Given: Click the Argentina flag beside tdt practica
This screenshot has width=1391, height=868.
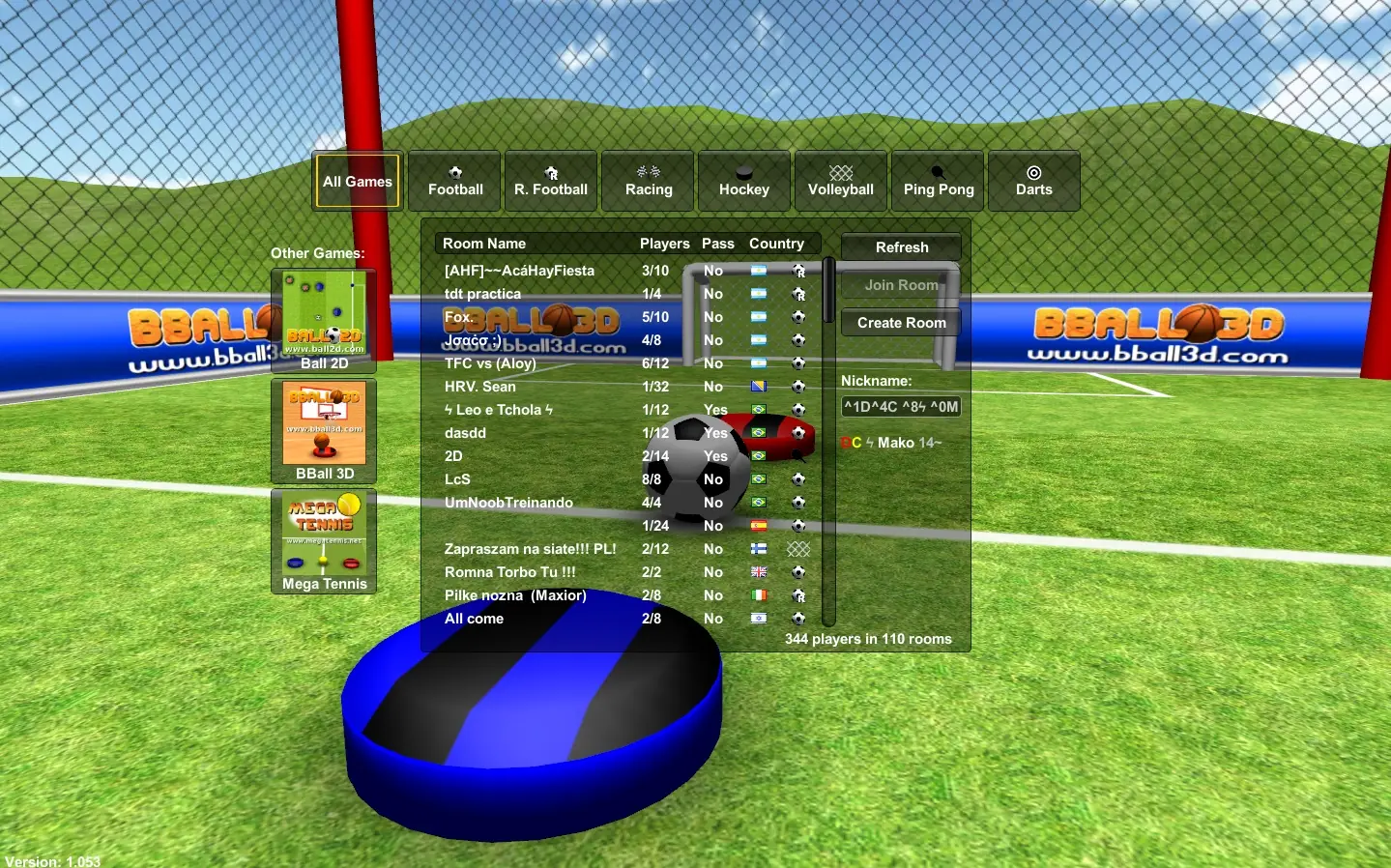Looking at the screenshot, I should pyautogui.click(x=759, y=294).
